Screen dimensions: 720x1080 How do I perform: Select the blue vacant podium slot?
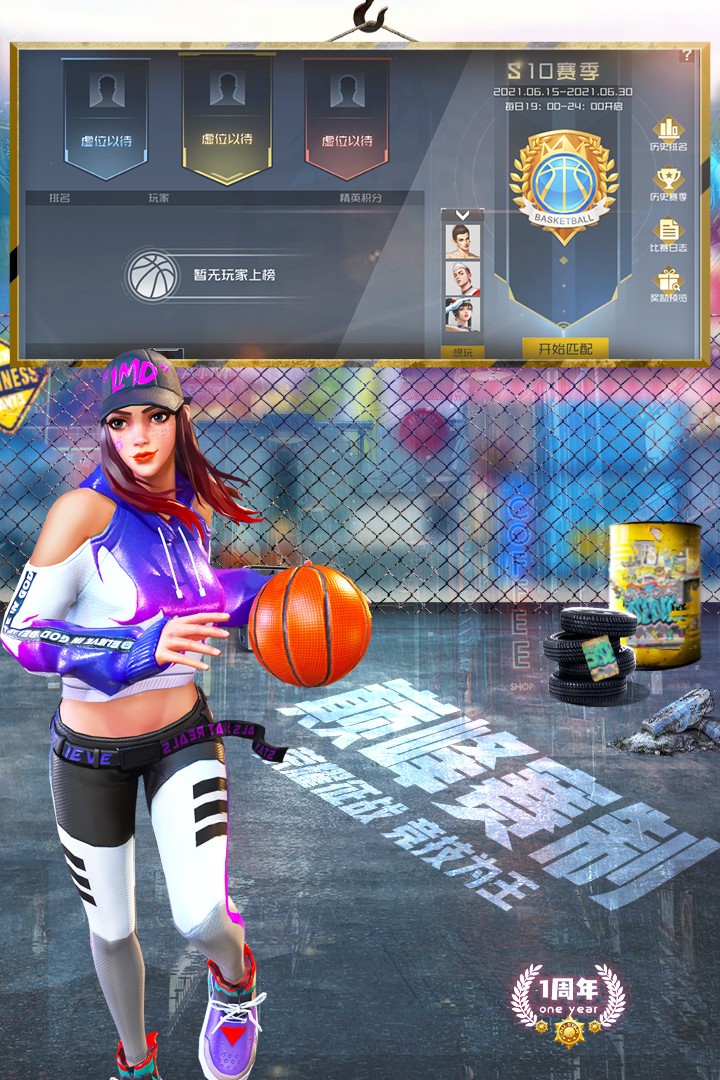click(106, 117)
